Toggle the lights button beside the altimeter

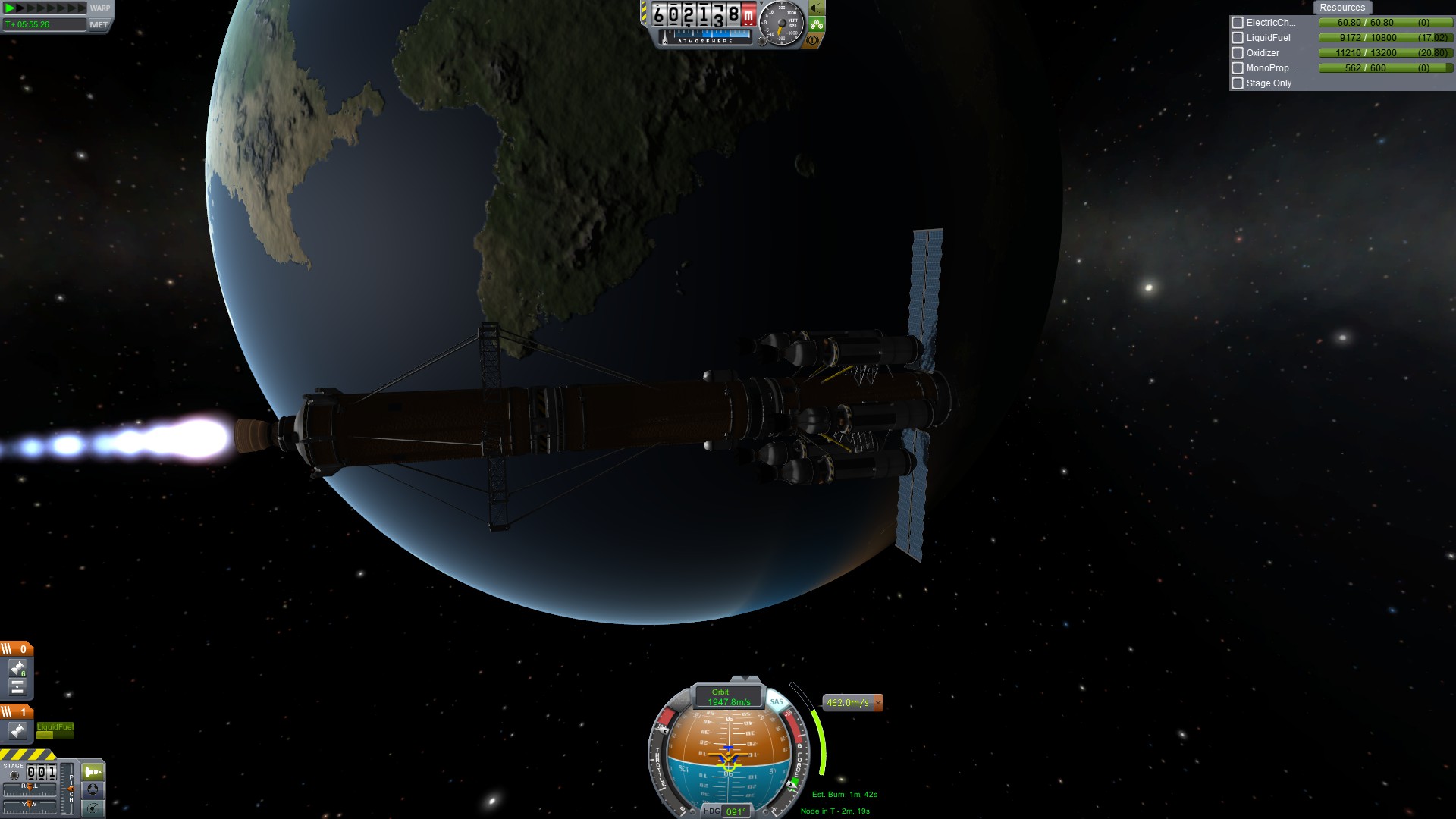(x=816, y=8)
